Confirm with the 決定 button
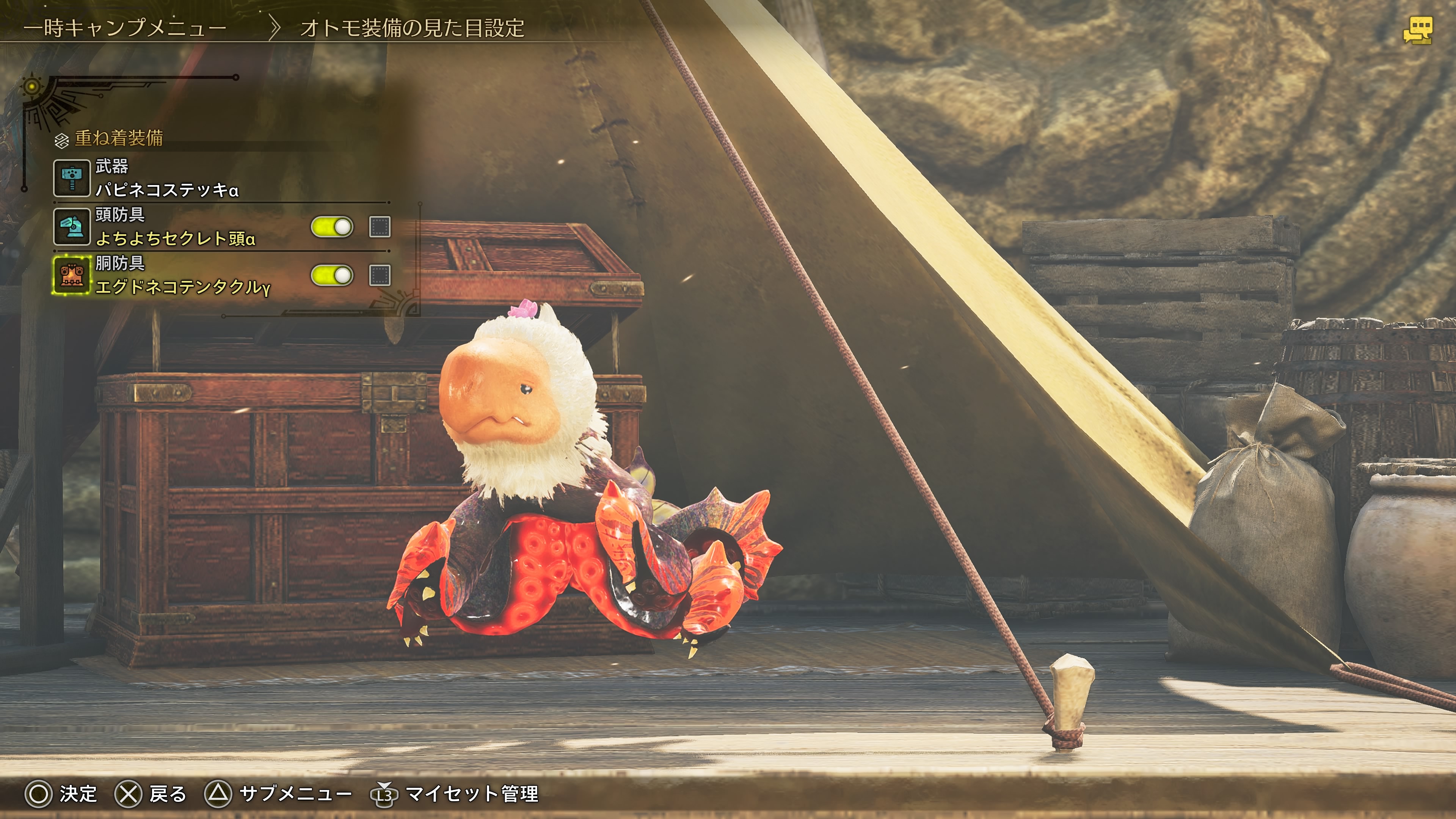This screenshot has height=819, width=1456. (61, 794)
